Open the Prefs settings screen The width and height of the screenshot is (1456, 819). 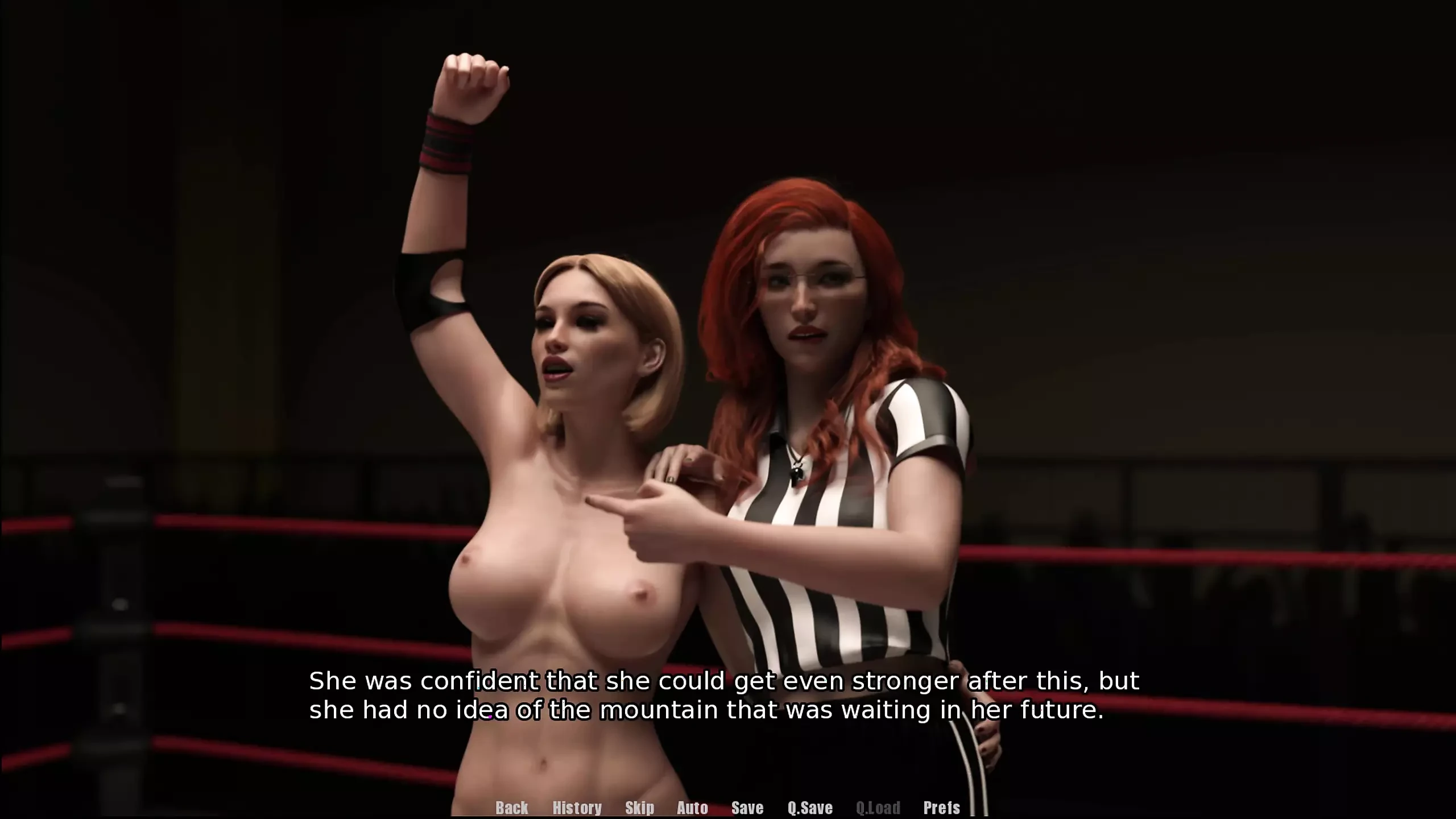[x=941, y=808]
